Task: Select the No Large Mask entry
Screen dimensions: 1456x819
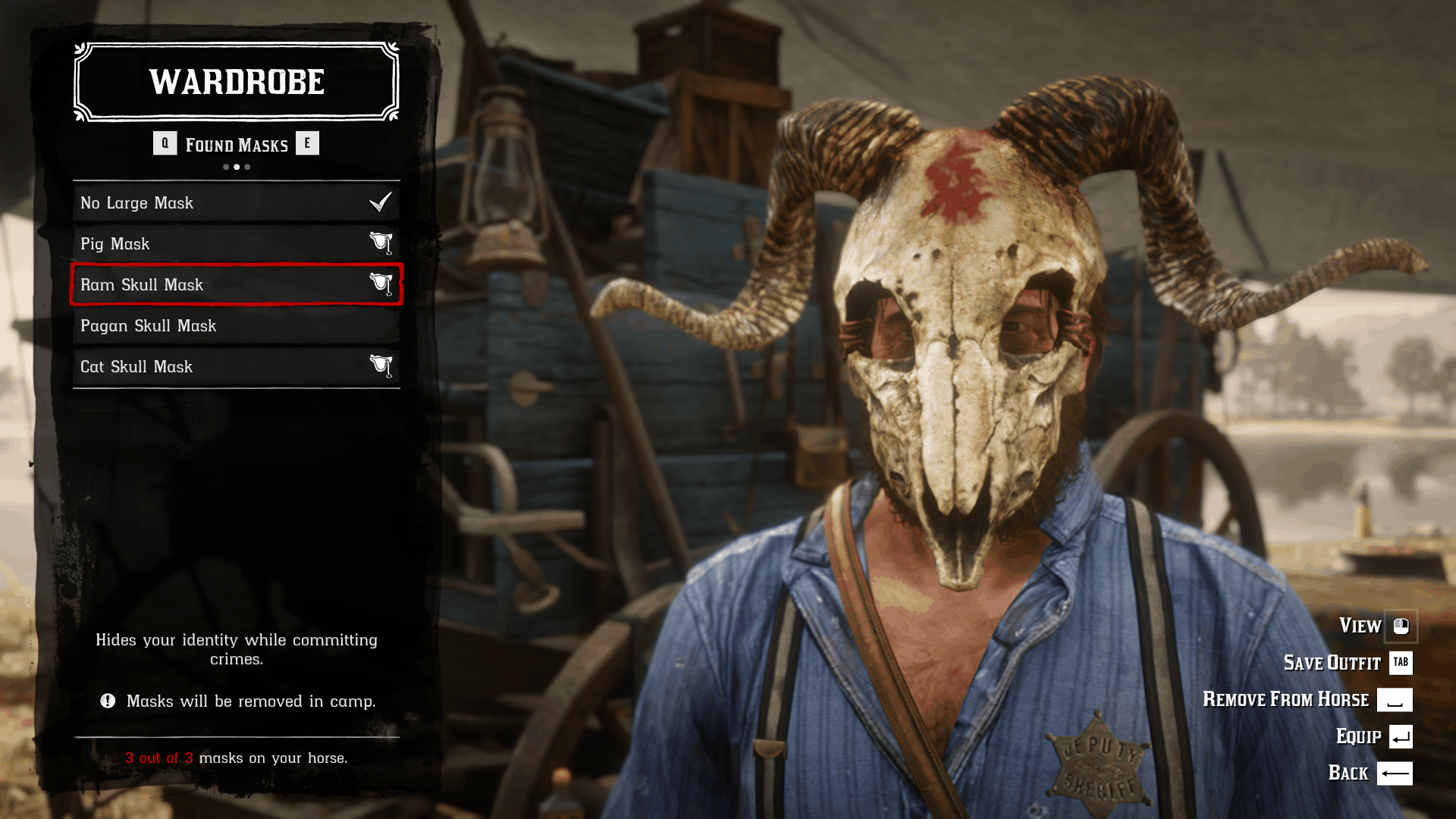Action: click(236, 203)
